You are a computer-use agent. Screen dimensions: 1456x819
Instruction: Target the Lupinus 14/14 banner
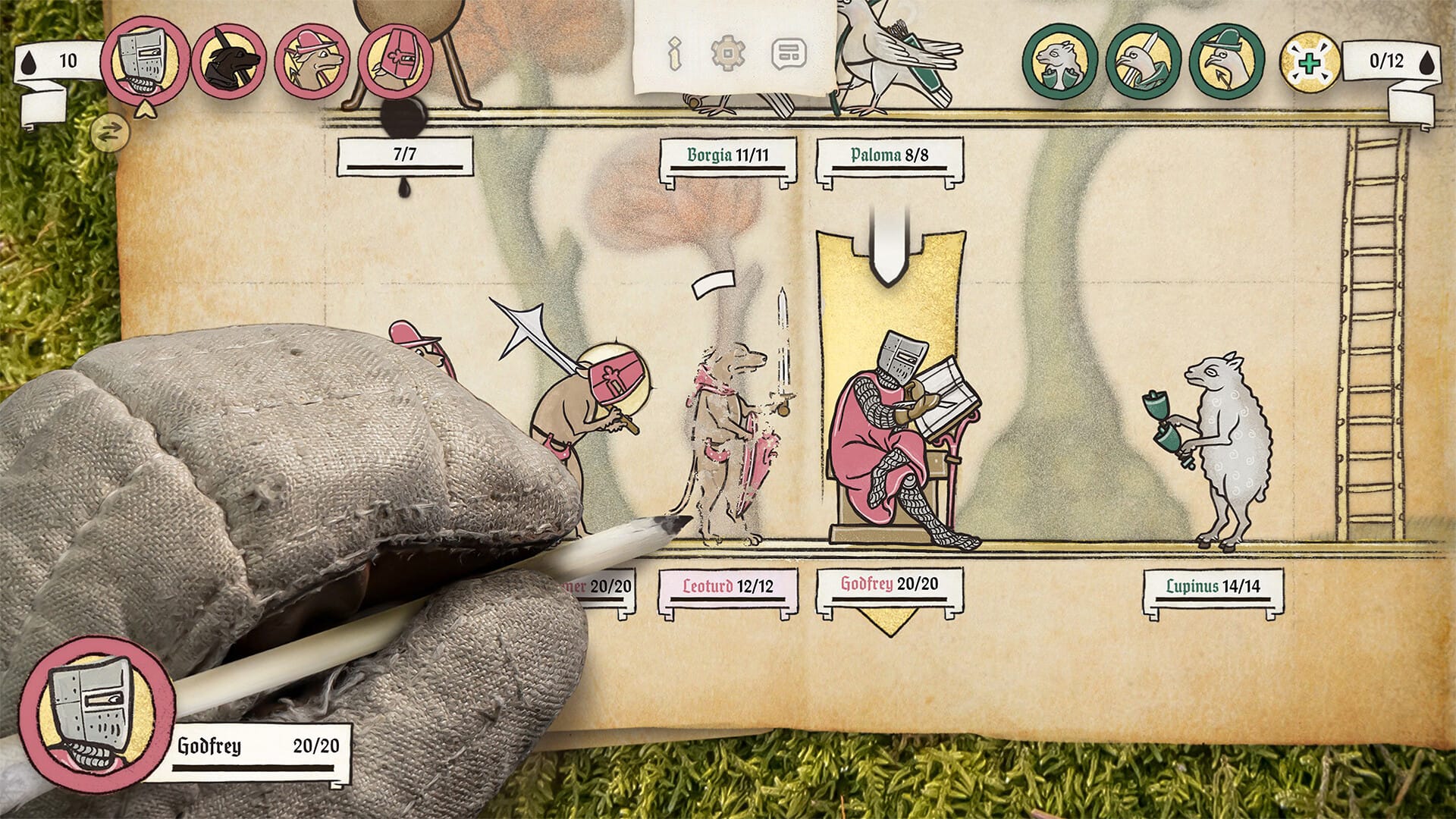tap(1213, 587)
